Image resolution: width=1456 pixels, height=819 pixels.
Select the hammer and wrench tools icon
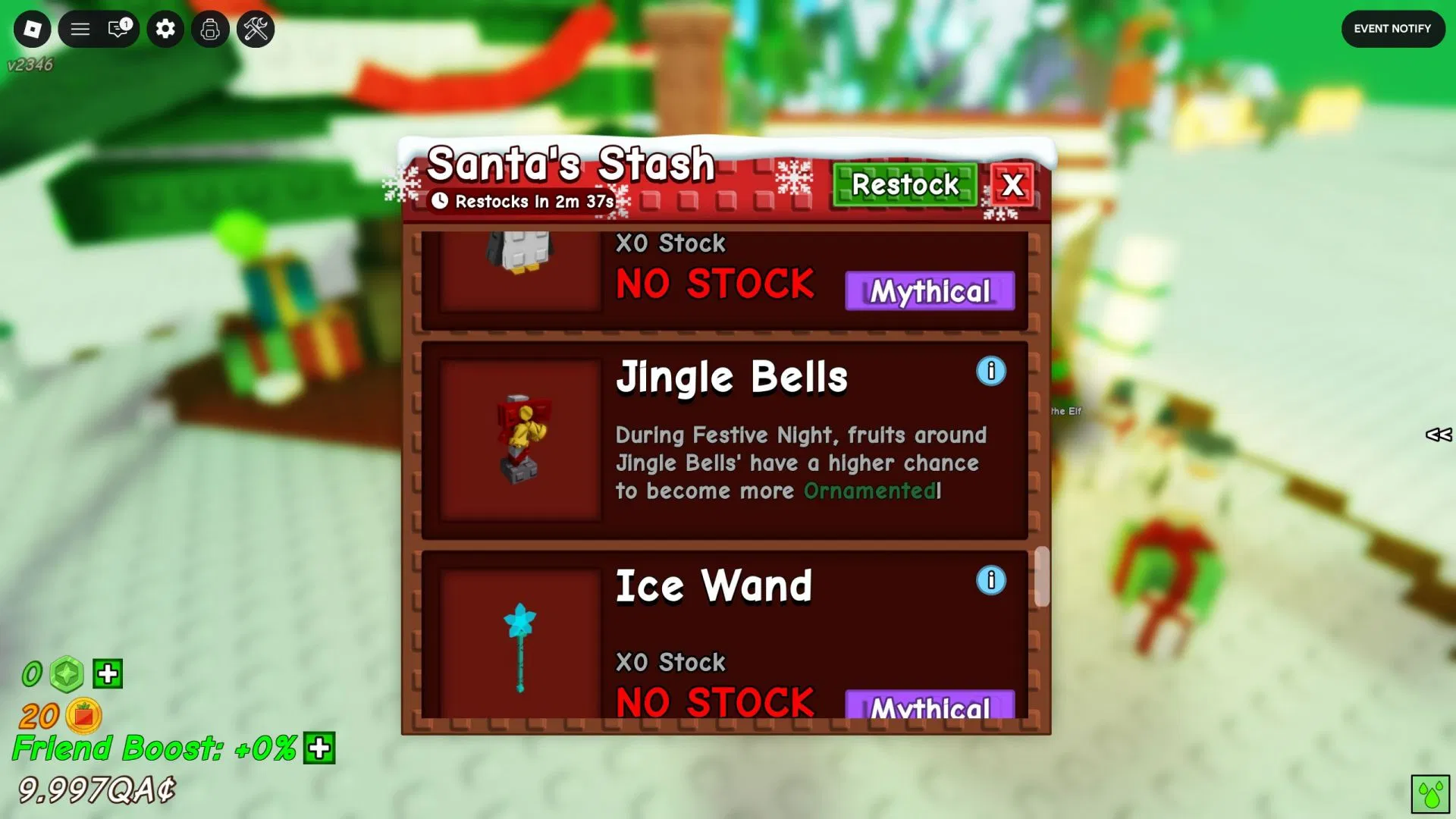click(x=256, y=30)
